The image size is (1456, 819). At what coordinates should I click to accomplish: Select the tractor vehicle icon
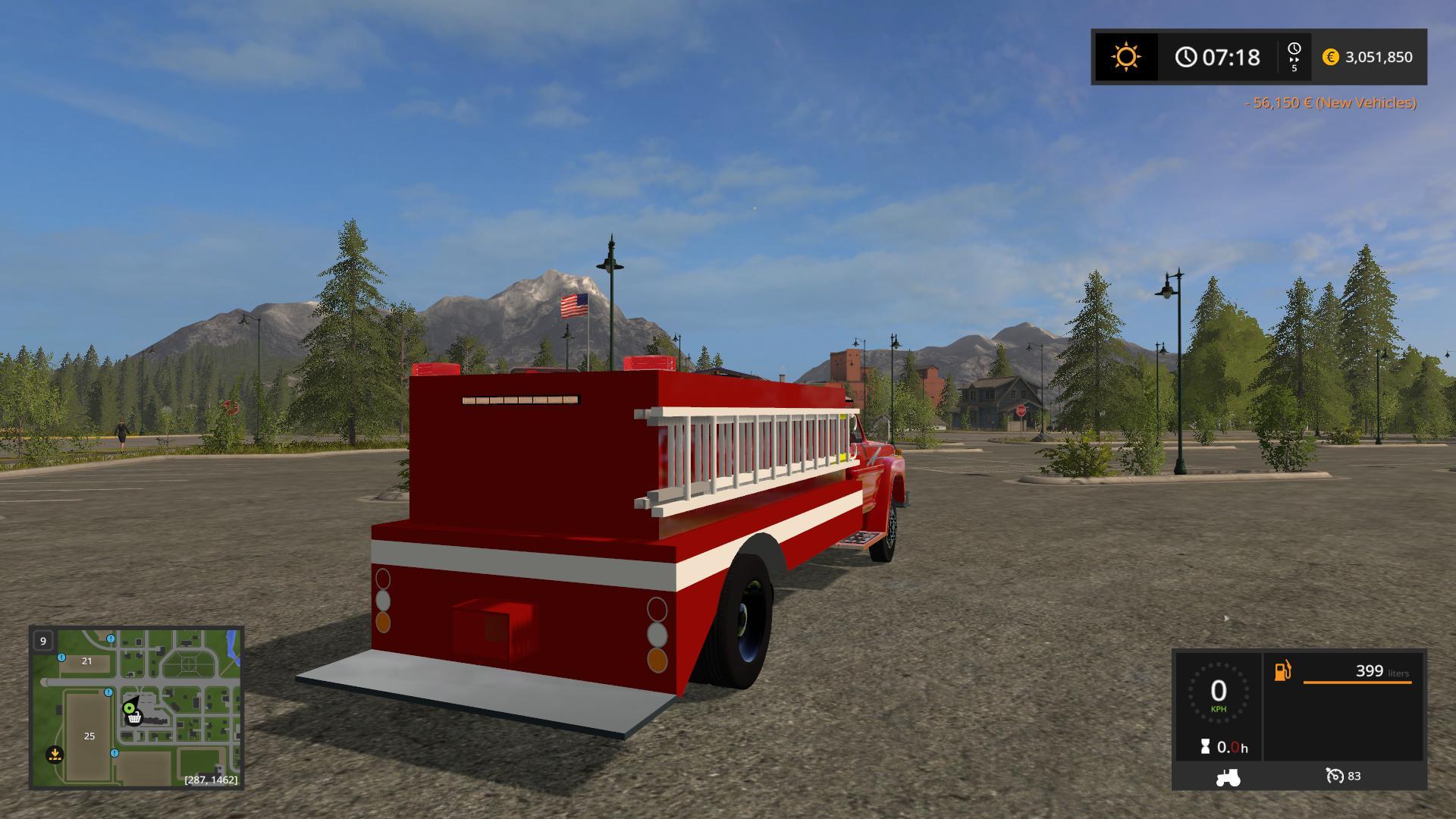[1228, 777]
